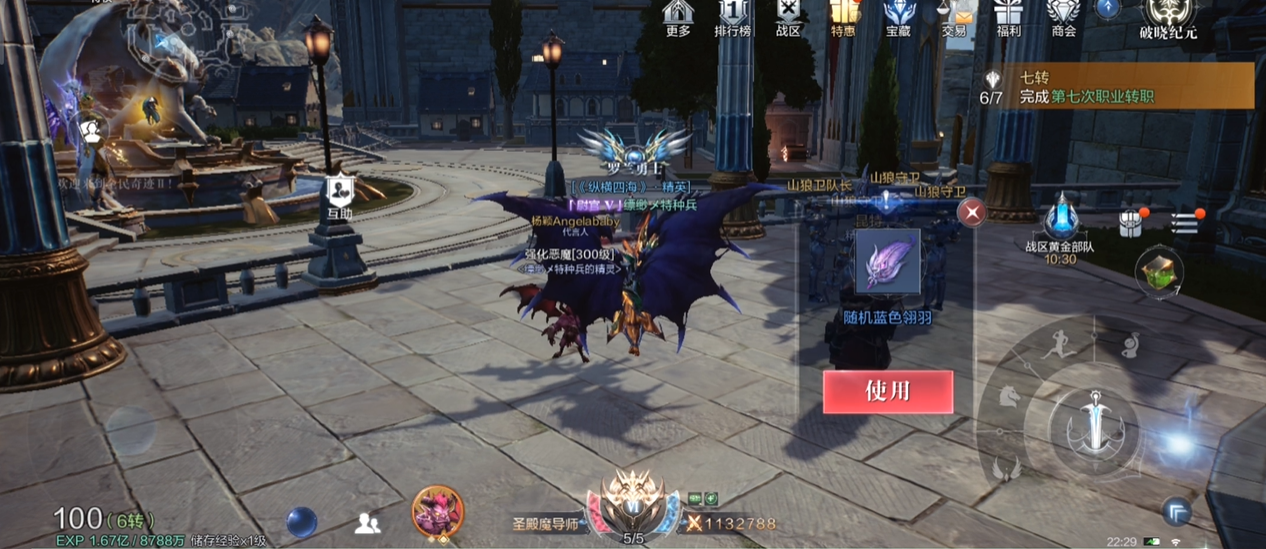This screenshot has height=549, width=1266.
Task: Open the 排行榜 leaderboard
Action: pos(733,18)
